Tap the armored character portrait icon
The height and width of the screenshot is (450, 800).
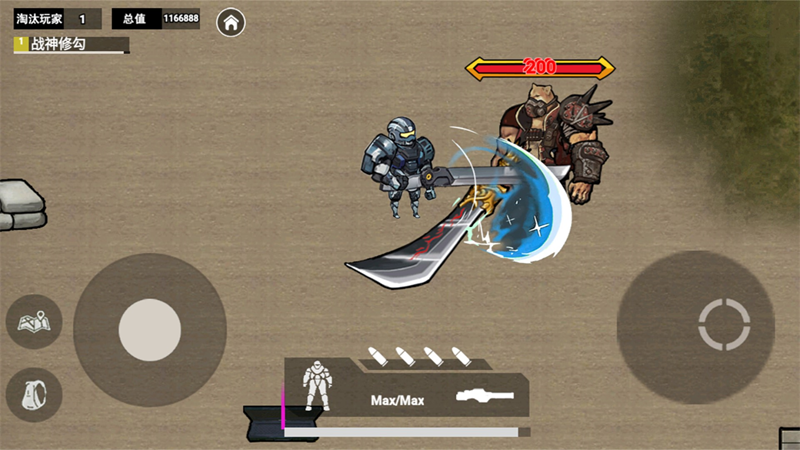[x=317, y=385]
